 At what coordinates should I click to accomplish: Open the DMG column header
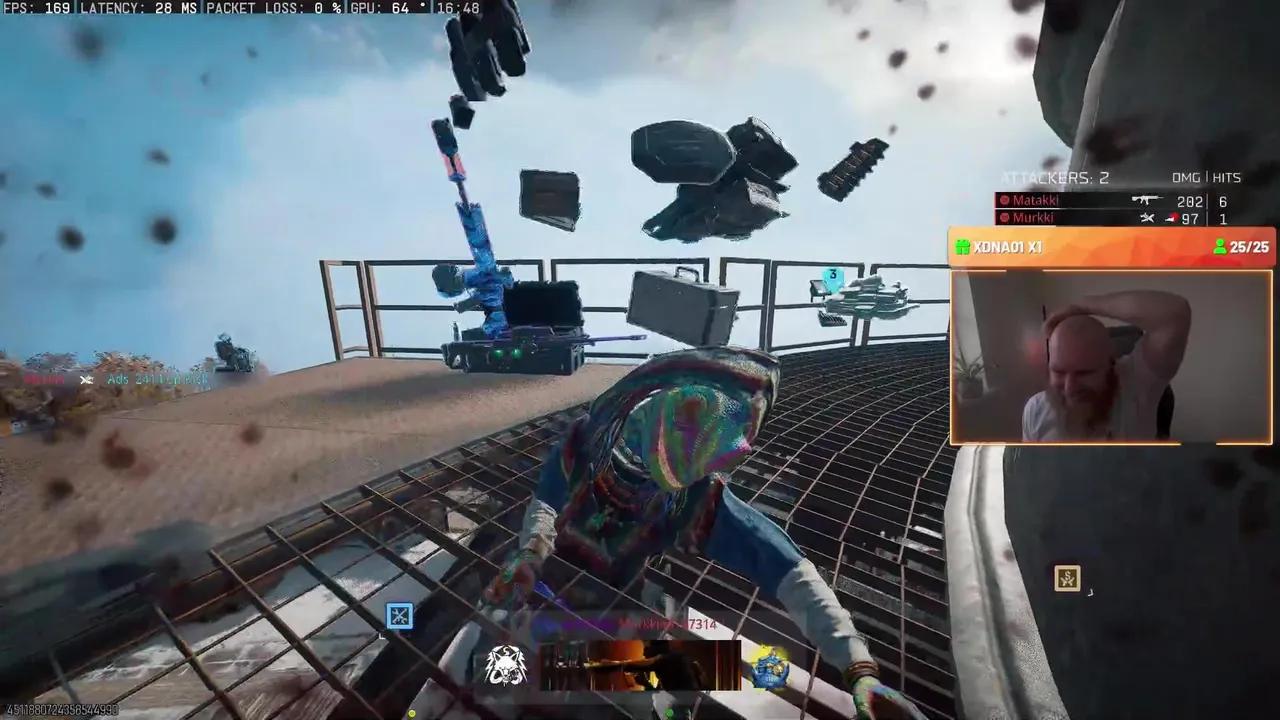pos(1185,177)
